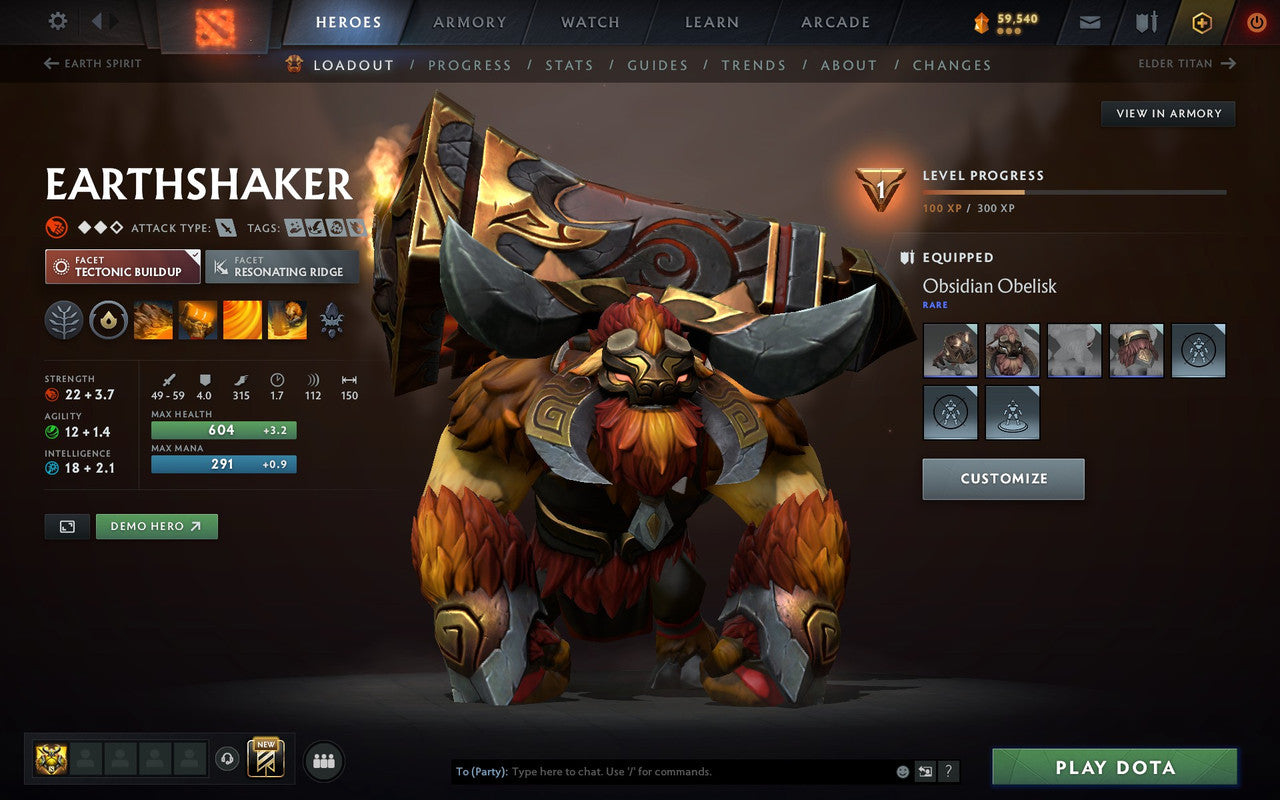Screen dimensions: 1280x800
Task: Switch to the ARCADE tab
Action: 834,22
